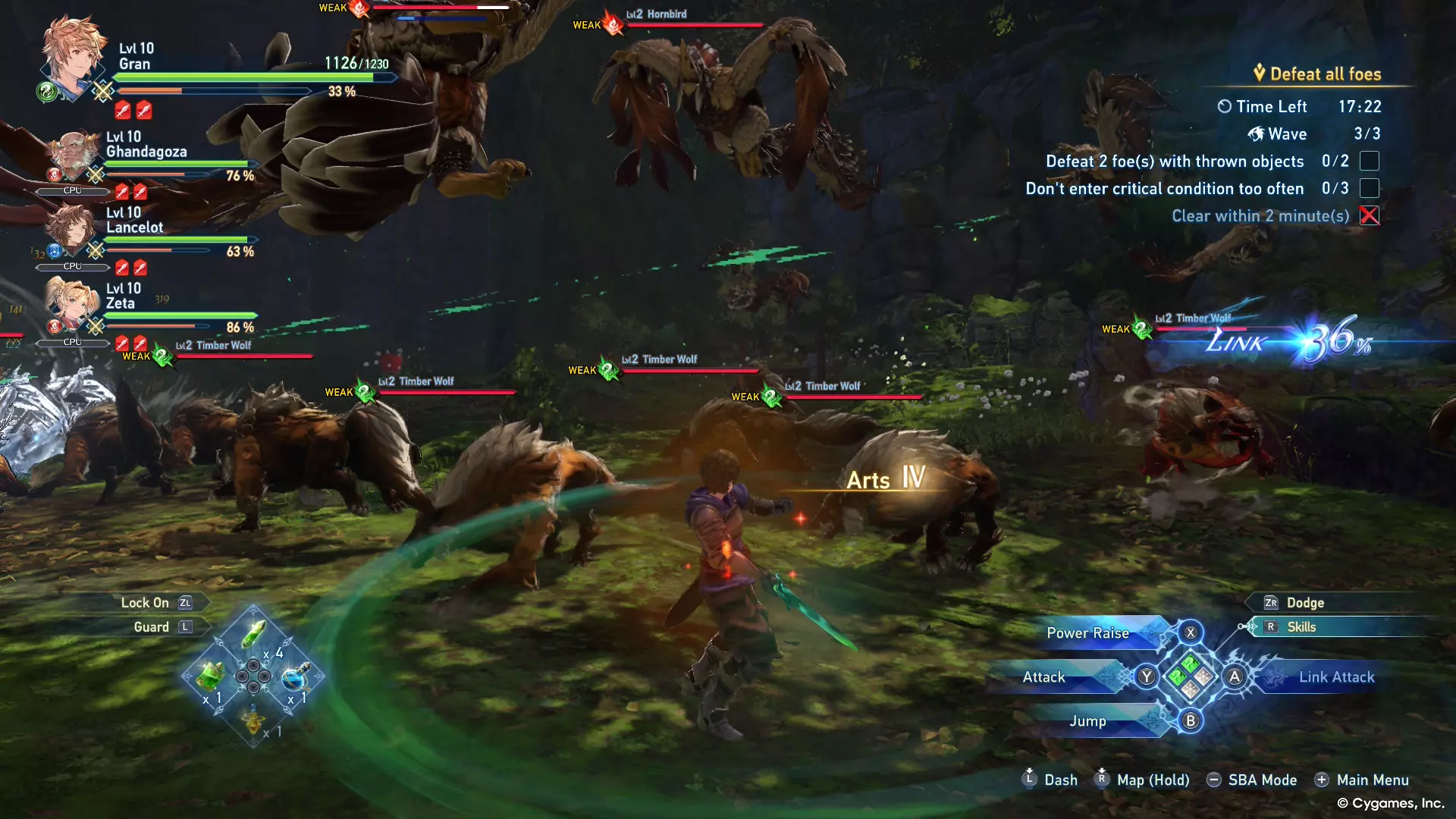Select Ghandagoza's party portrait
The height and width of the screenshot is (819, 1456).
coord(74,155)
